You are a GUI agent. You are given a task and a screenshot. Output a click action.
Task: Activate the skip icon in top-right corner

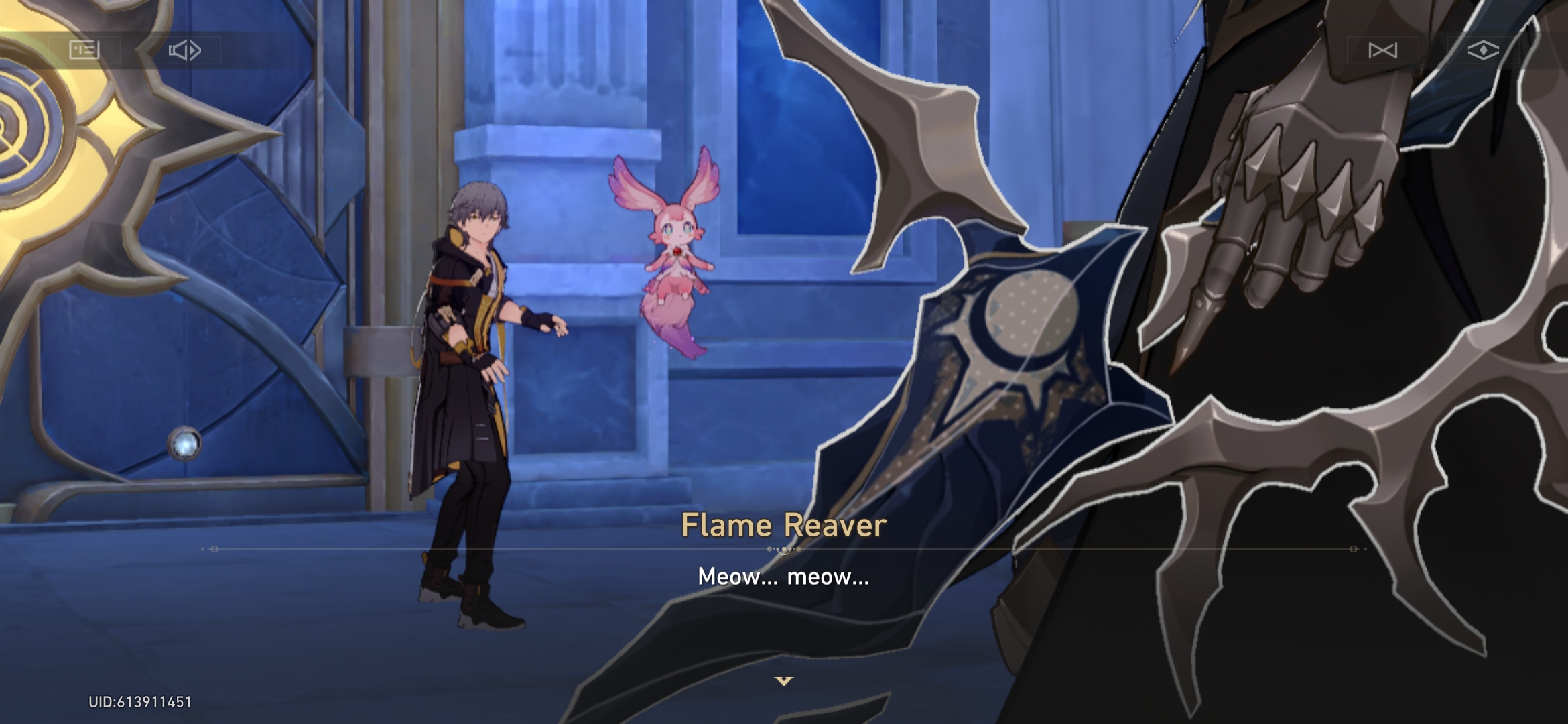coord(1383,50)
